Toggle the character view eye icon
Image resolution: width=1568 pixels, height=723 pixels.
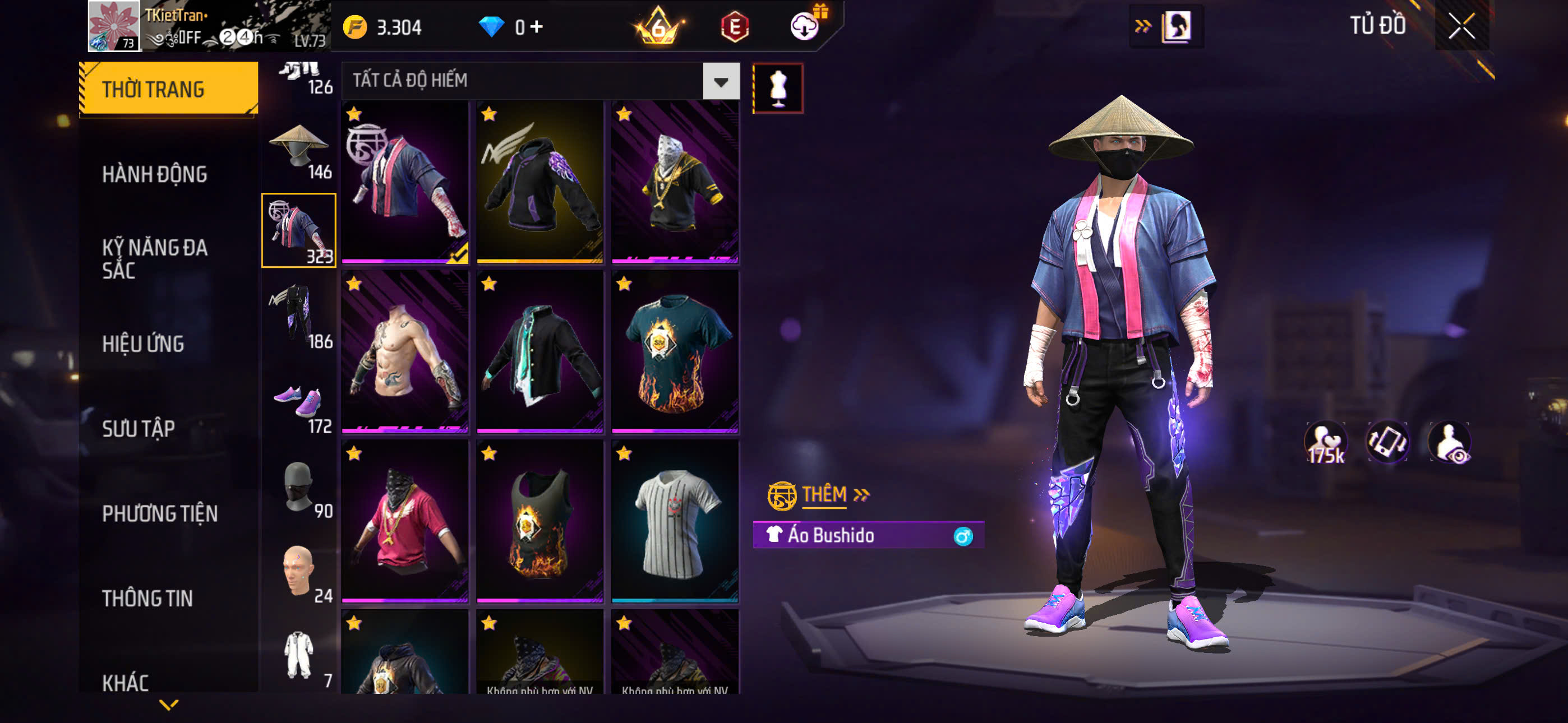[x=1450, y=443]
